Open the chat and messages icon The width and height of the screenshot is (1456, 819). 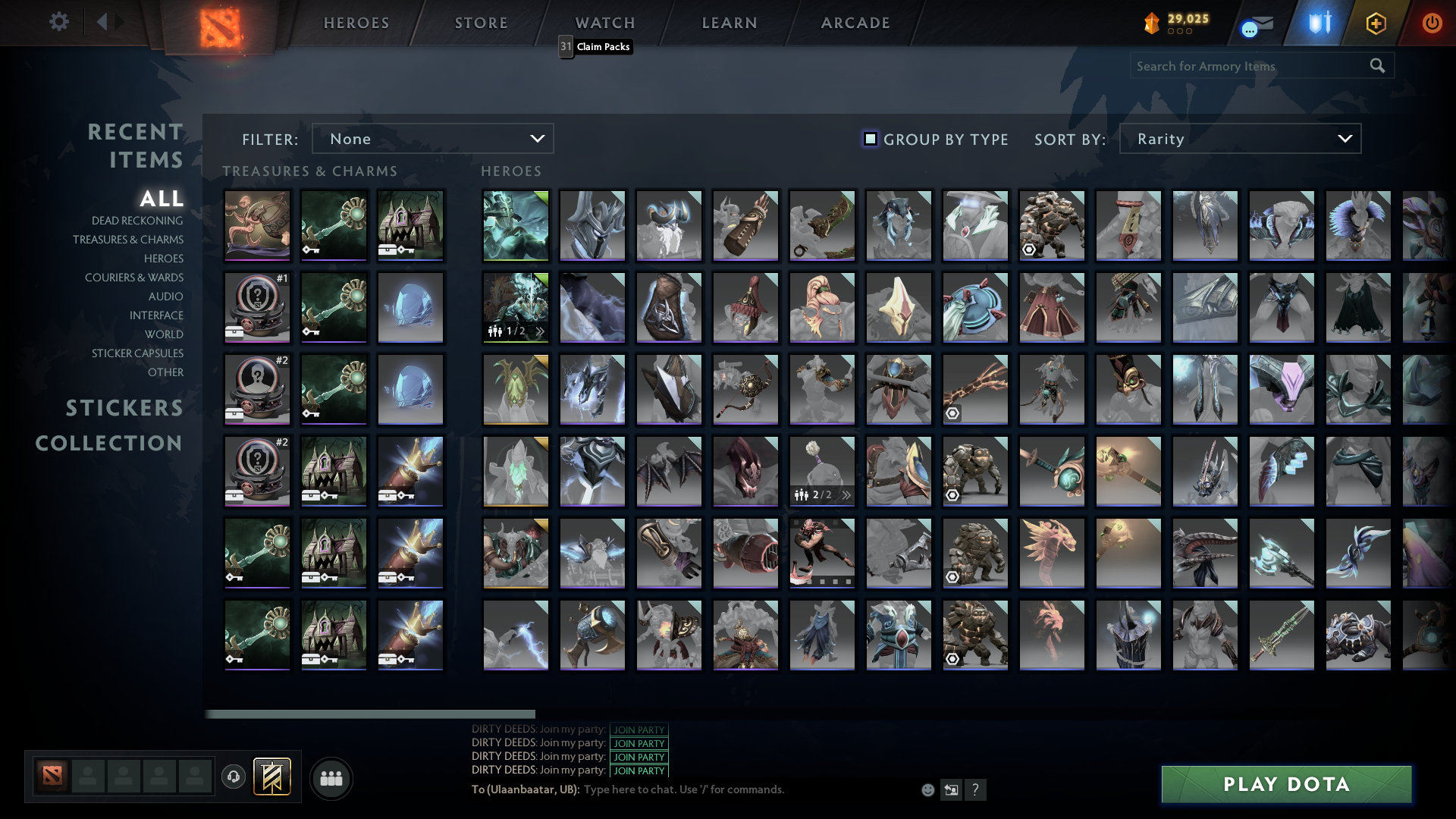click(x=1253, y=23)
